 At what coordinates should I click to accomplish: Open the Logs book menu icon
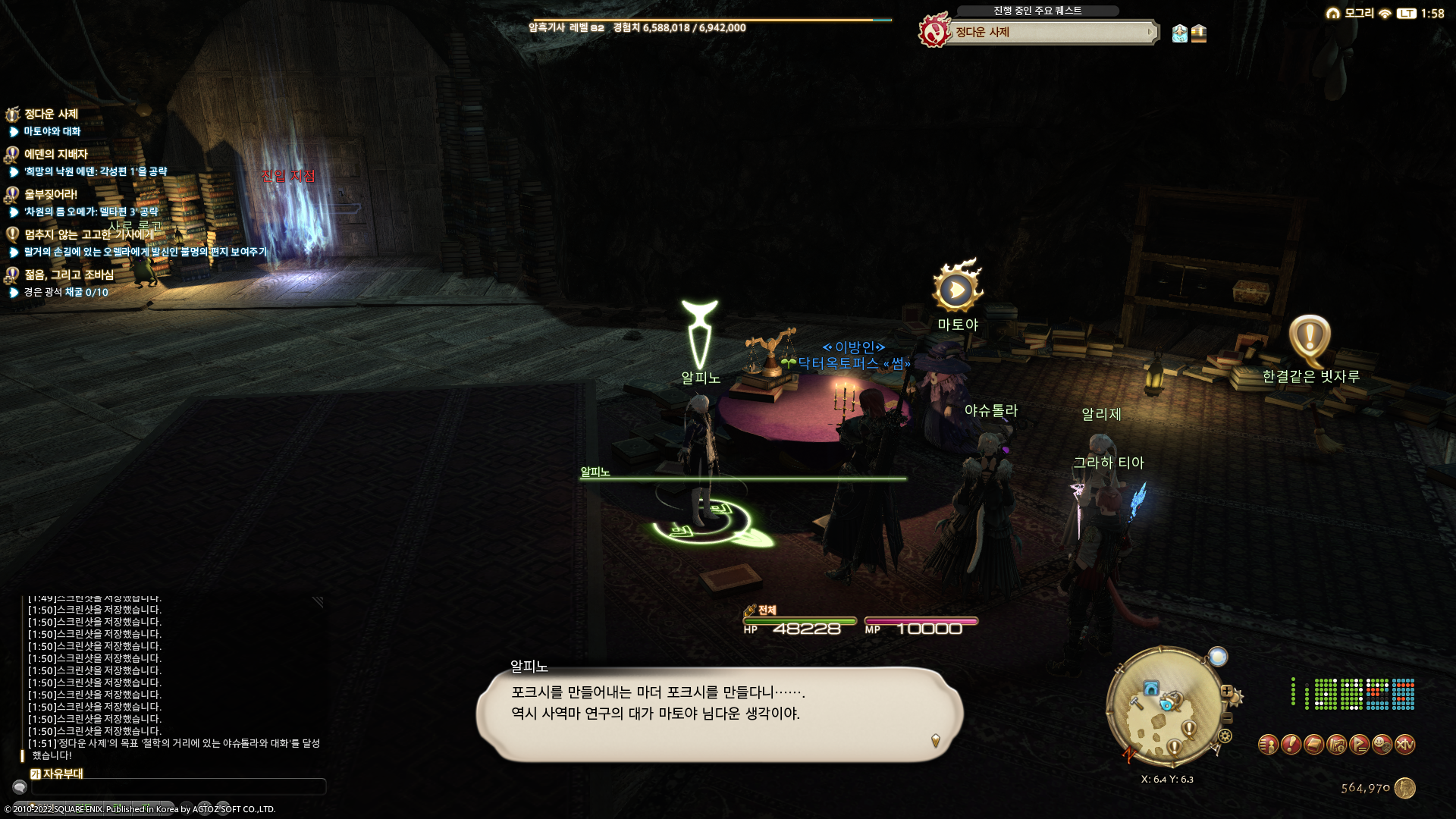1313,745
